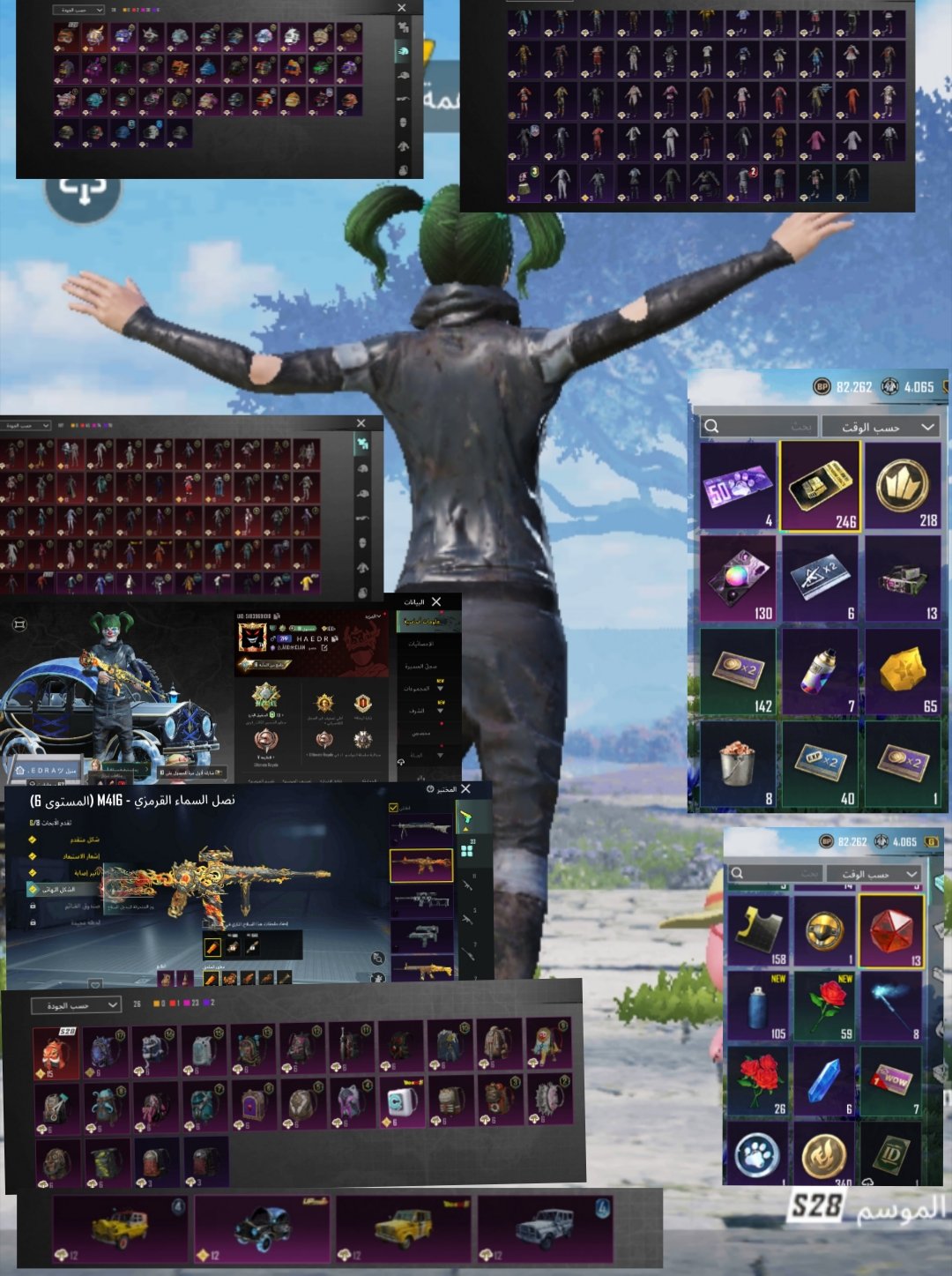The width and height of the screenshot is (952, 1276).
Task: Select the red gem item
Action: 891,931
